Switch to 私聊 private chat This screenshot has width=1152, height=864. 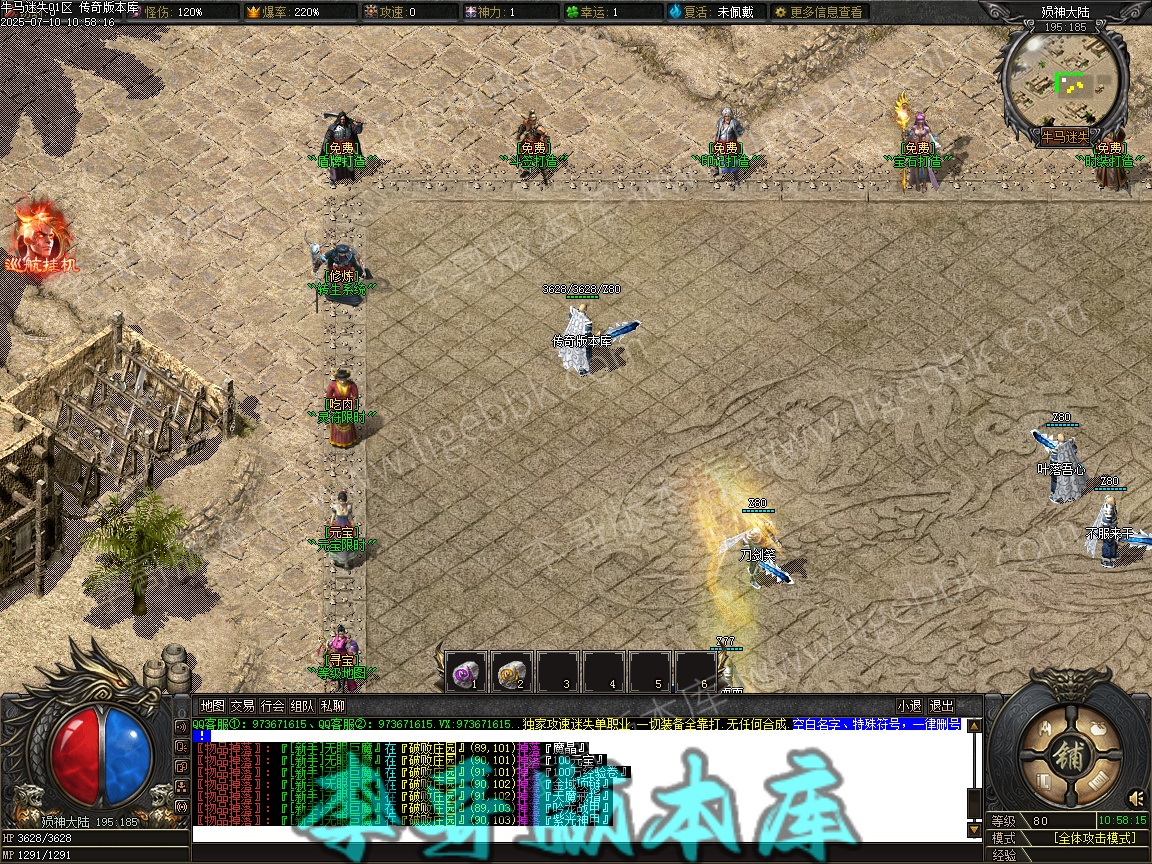(333, 706)
